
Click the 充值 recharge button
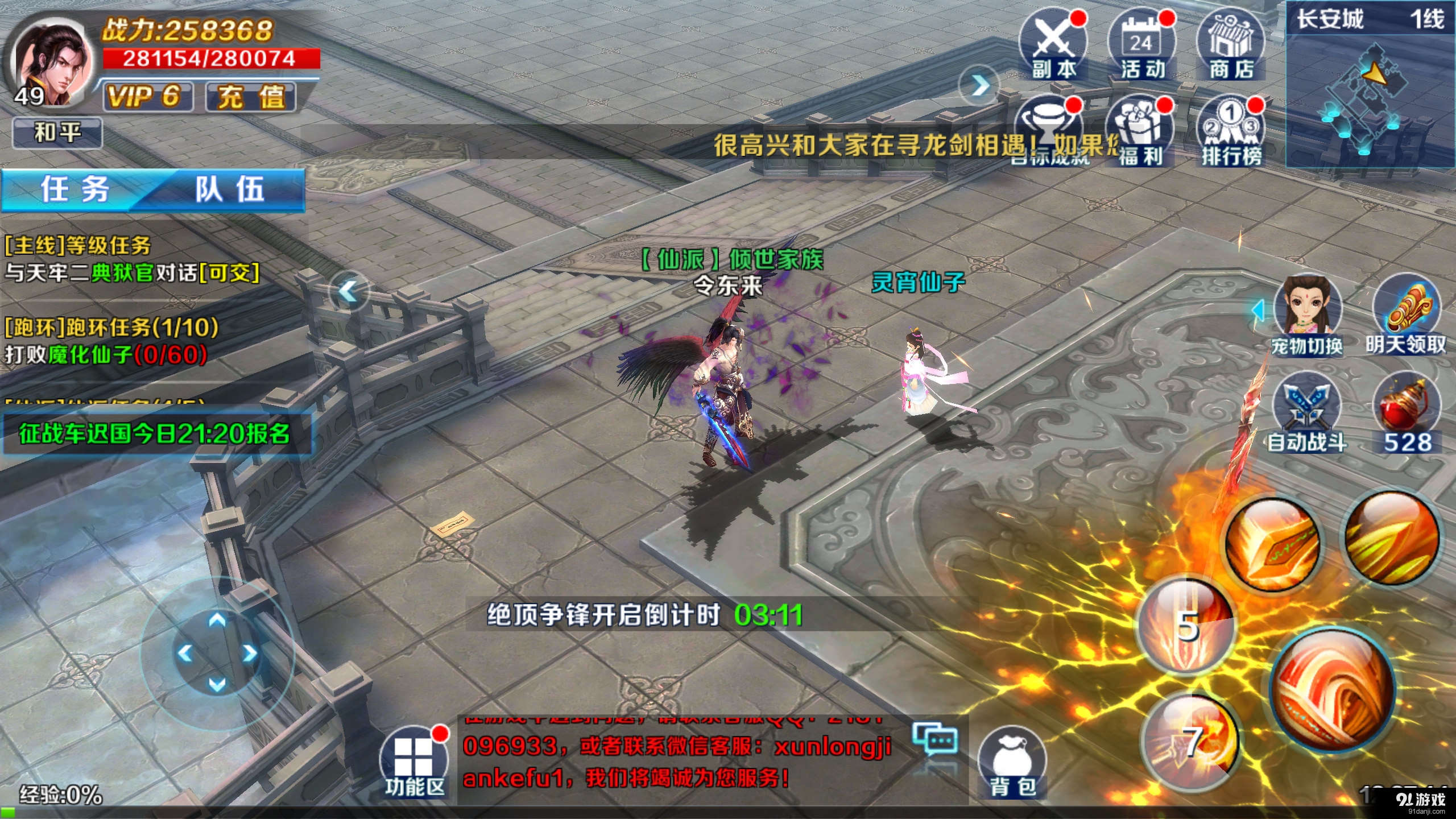[x=251, y=97]
